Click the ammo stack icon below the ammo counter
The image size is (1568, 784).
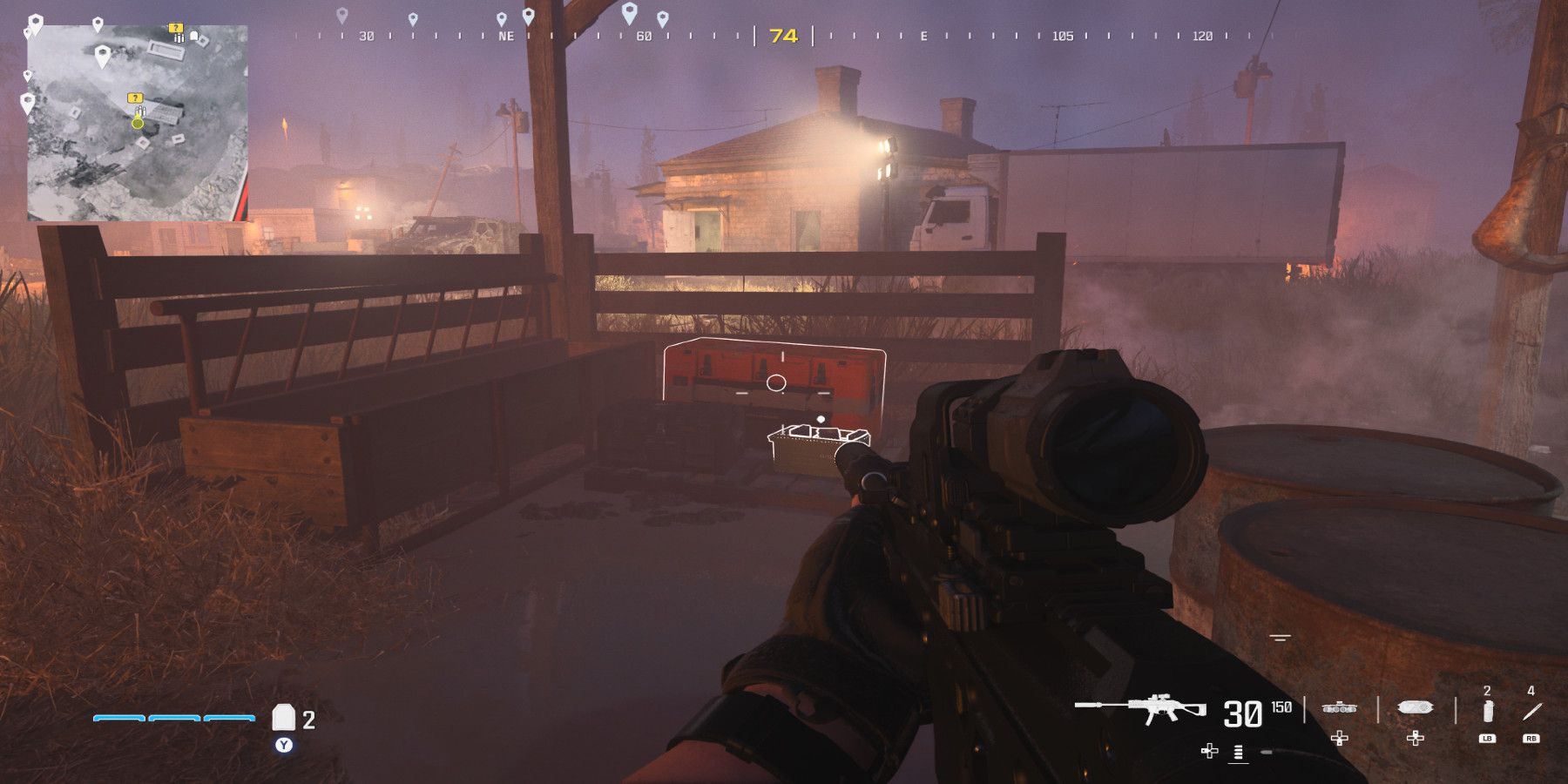pos(1237,753)
